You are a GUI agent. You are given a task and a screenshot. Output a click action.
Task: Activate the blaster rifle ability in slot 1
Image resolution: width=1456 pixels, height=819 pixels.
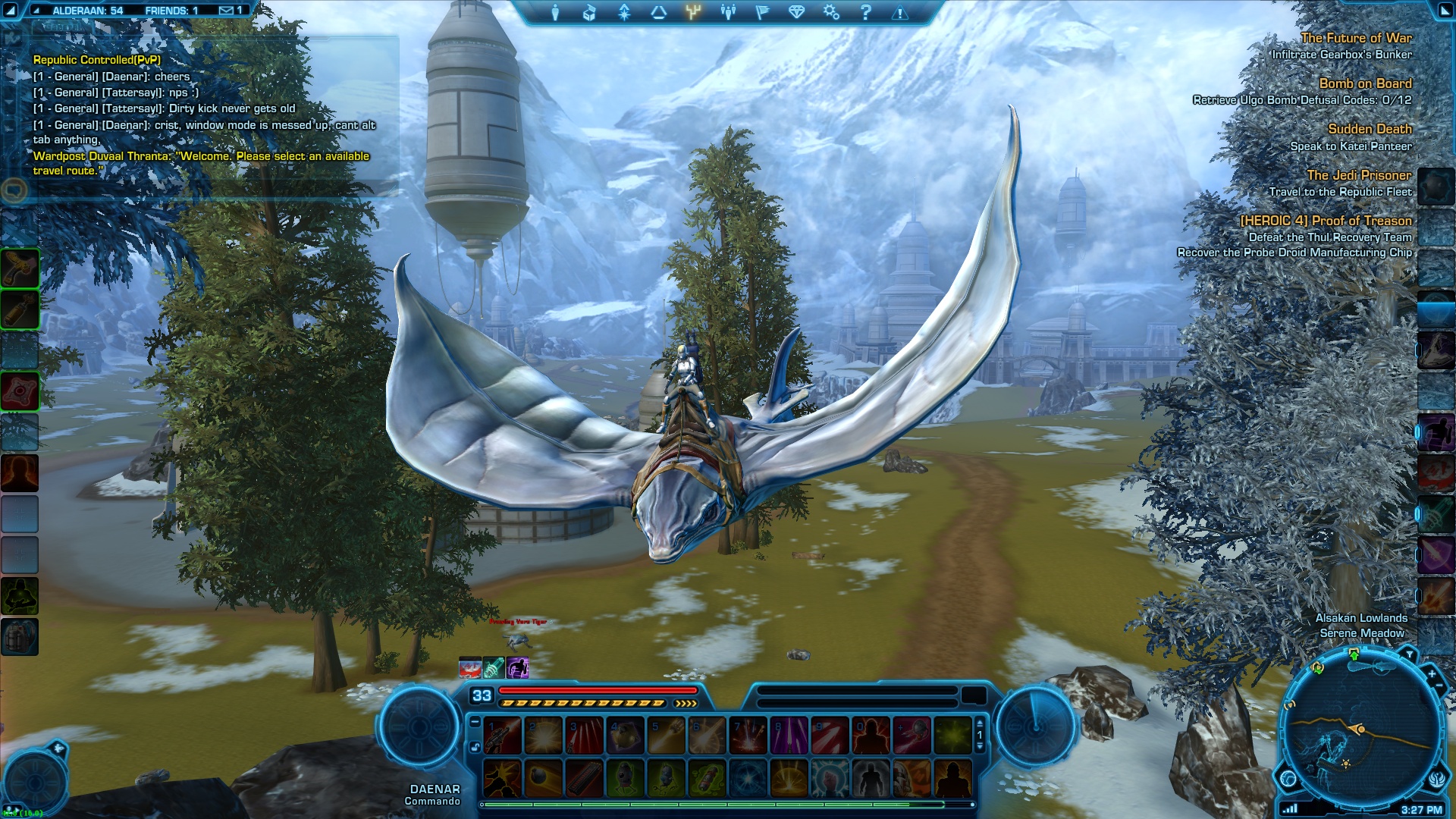pos(502,736)
